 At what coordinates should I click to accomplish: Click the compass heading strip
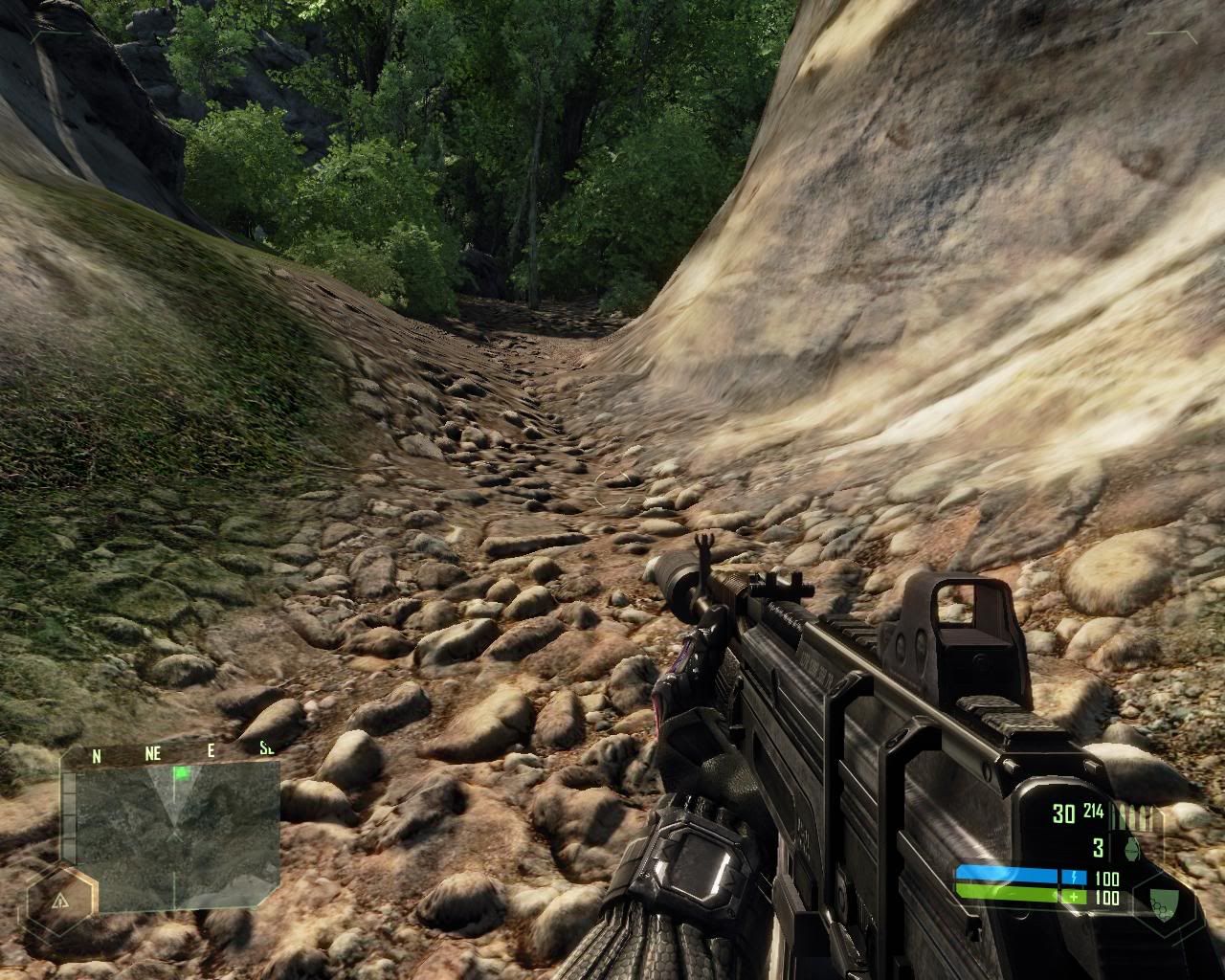pyautogui.click(x=170, y=753)
